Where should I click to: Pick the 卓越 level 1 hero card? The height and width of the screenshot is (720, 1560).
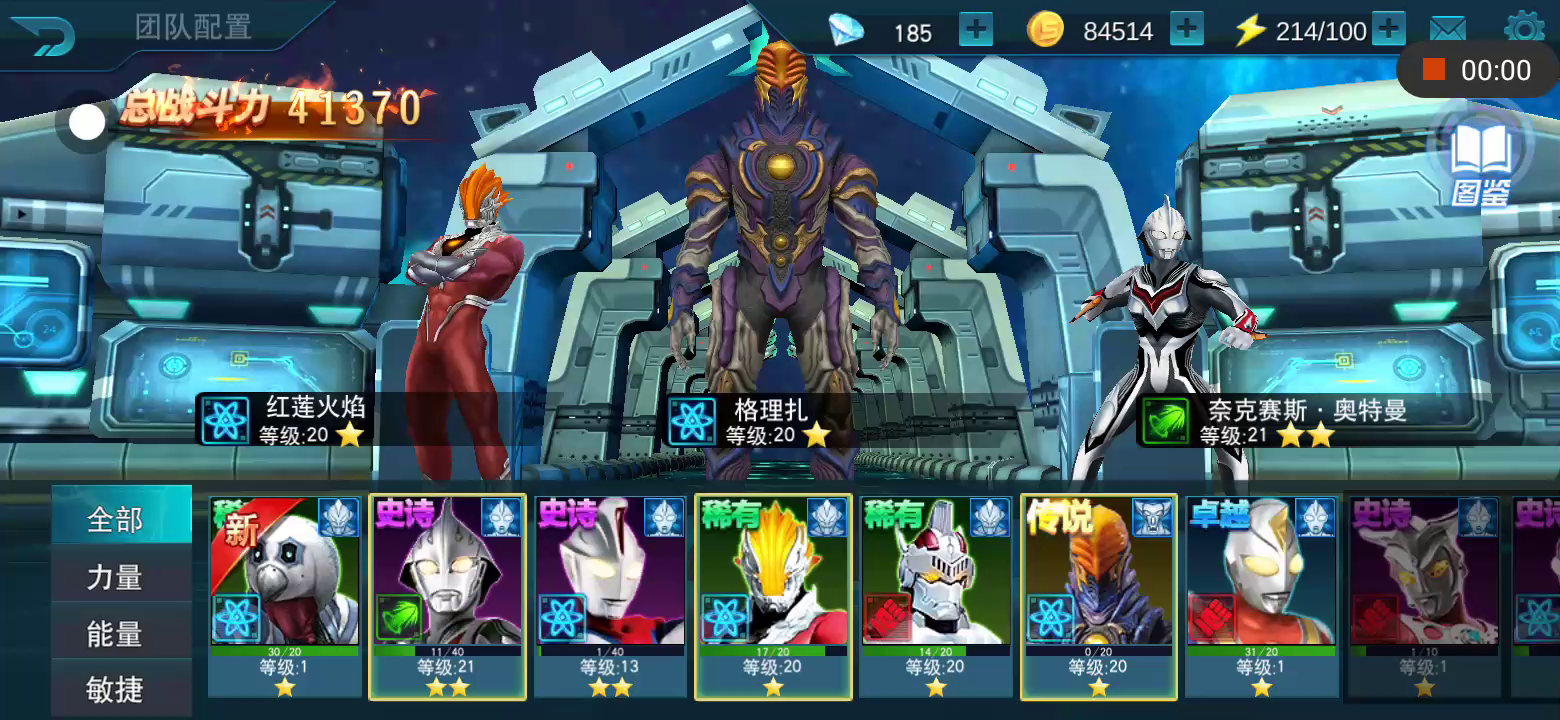pyautogui.click(x=1262, y=595)
